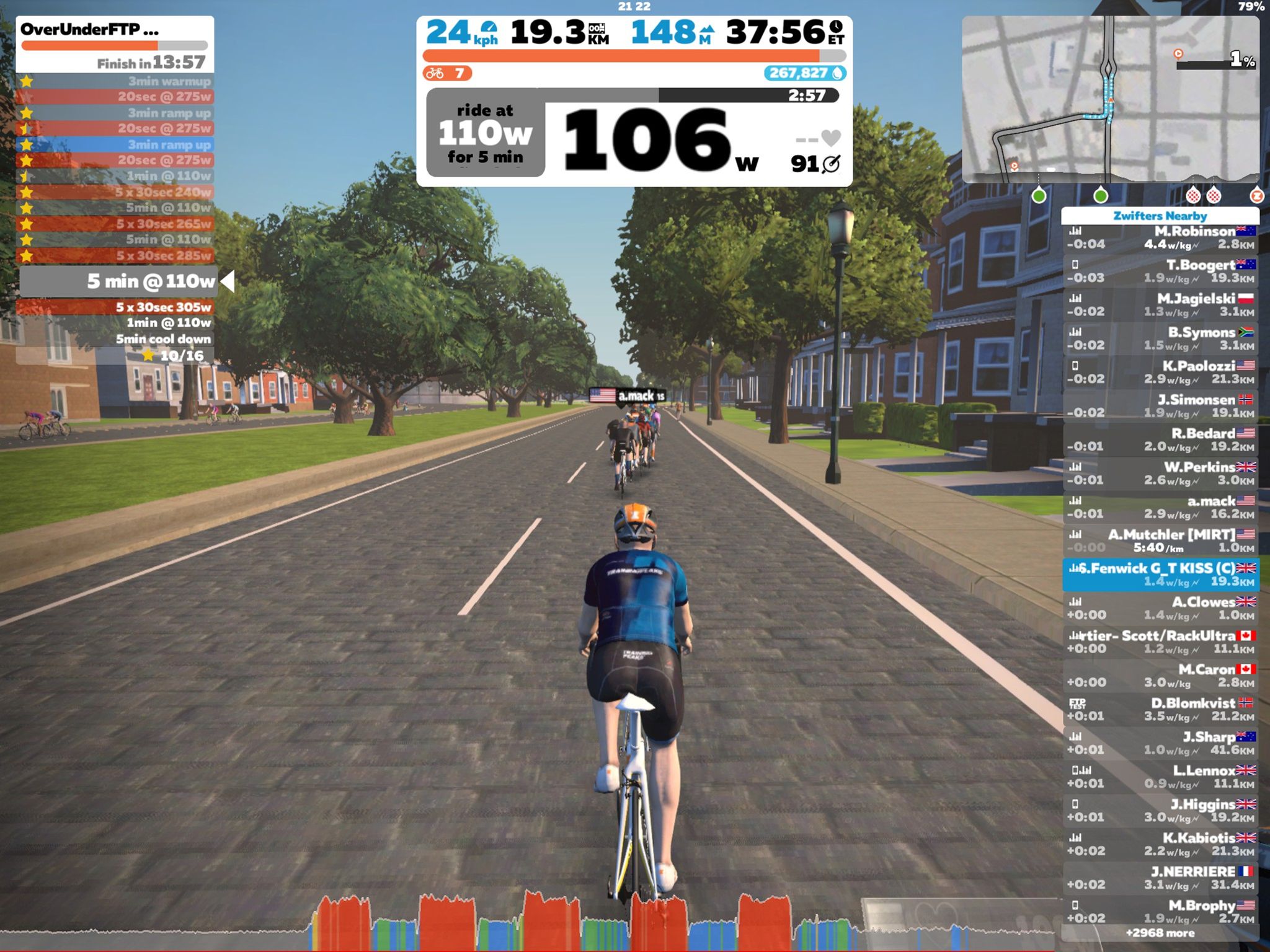Pick B.Symons from Zwifters Nearby
Viewport: 1270px width, 952px height.
pyautogui.click(x=1160, y=339)
